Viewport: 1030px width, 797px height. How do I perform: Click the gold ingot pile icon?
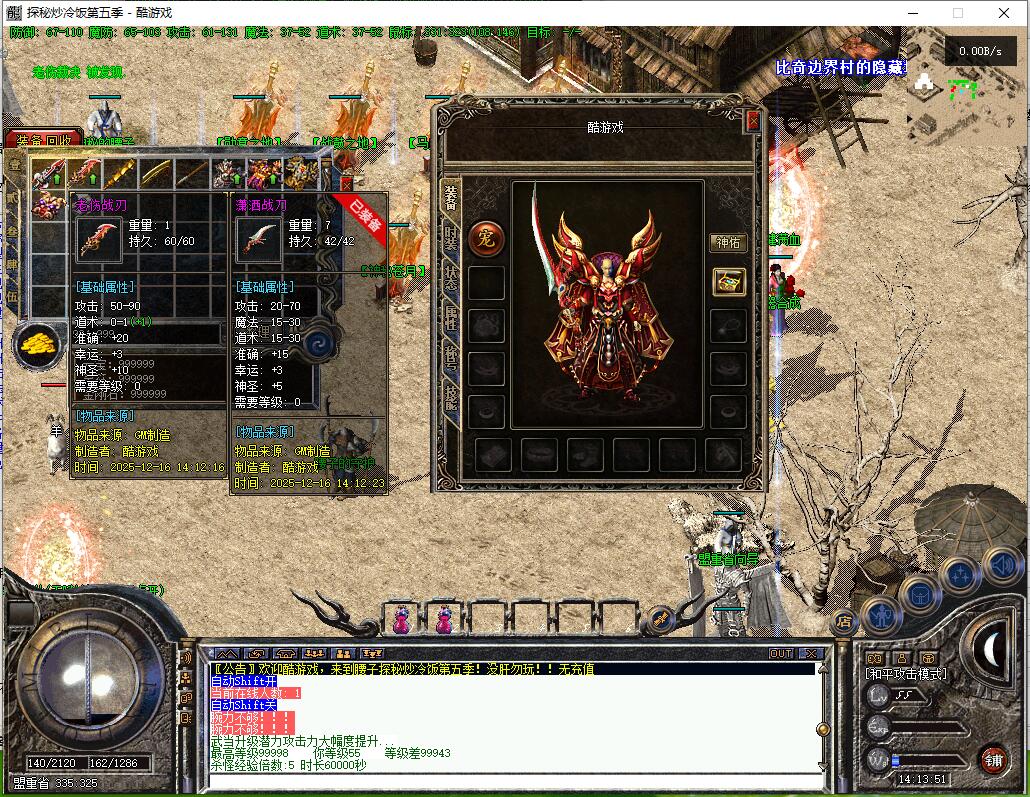(36, 344)
